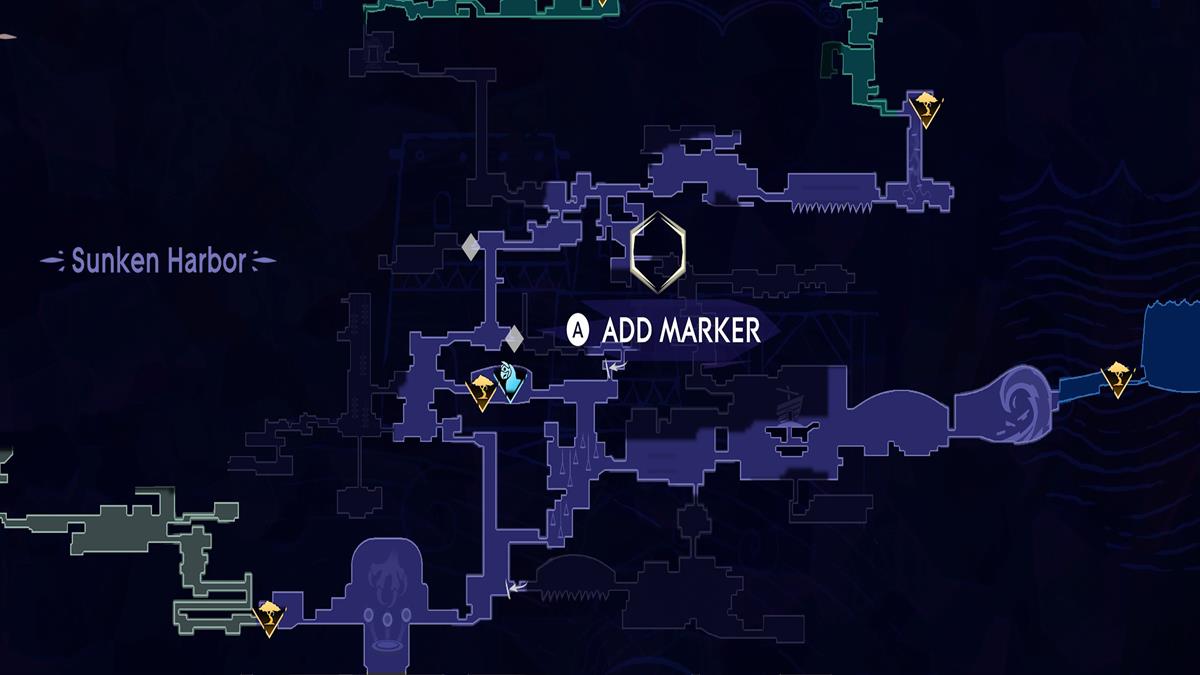Click the ADD MARKER label

click(x=681, y=330)
